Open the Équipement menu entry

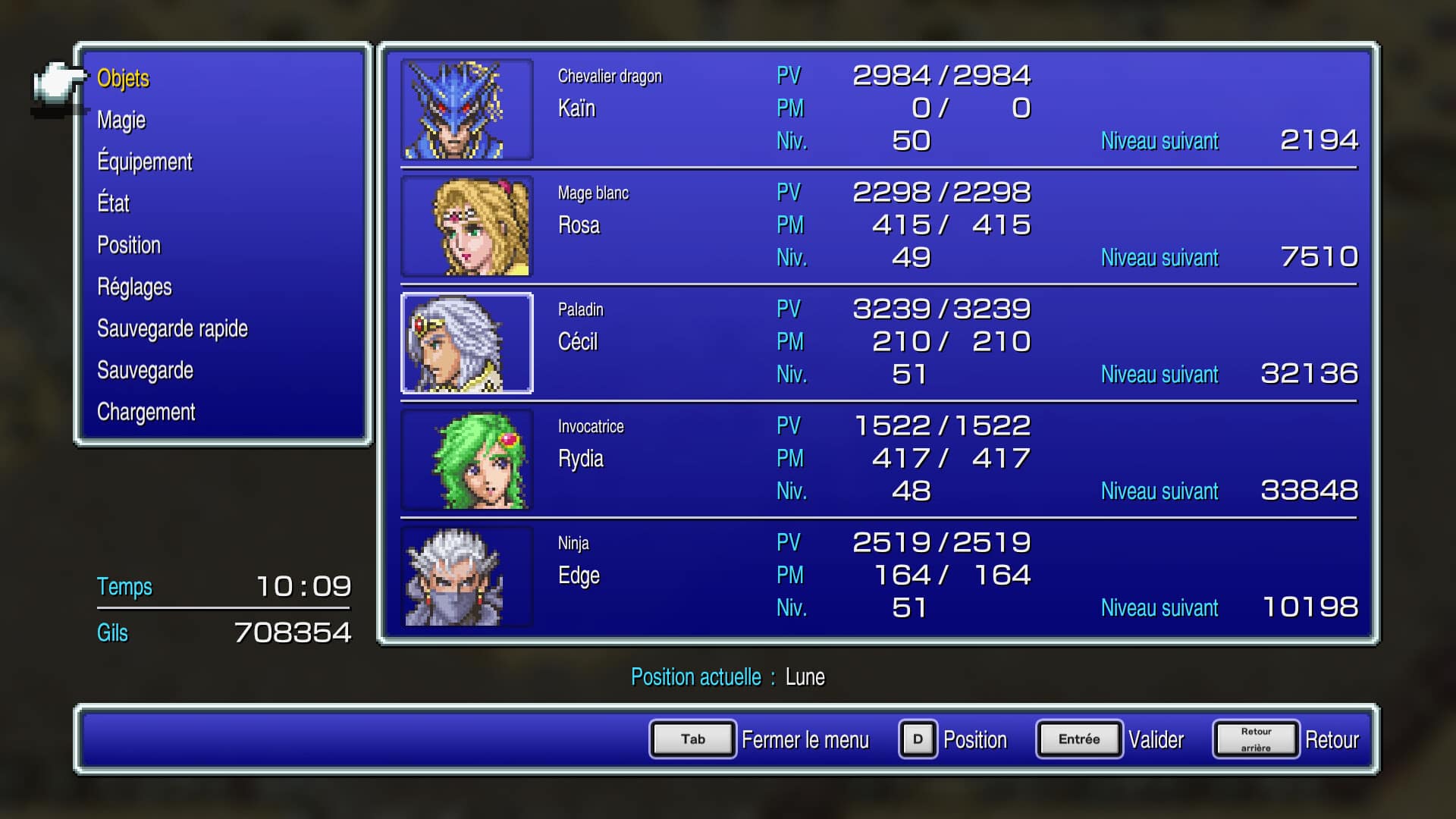tap(145, 162)
